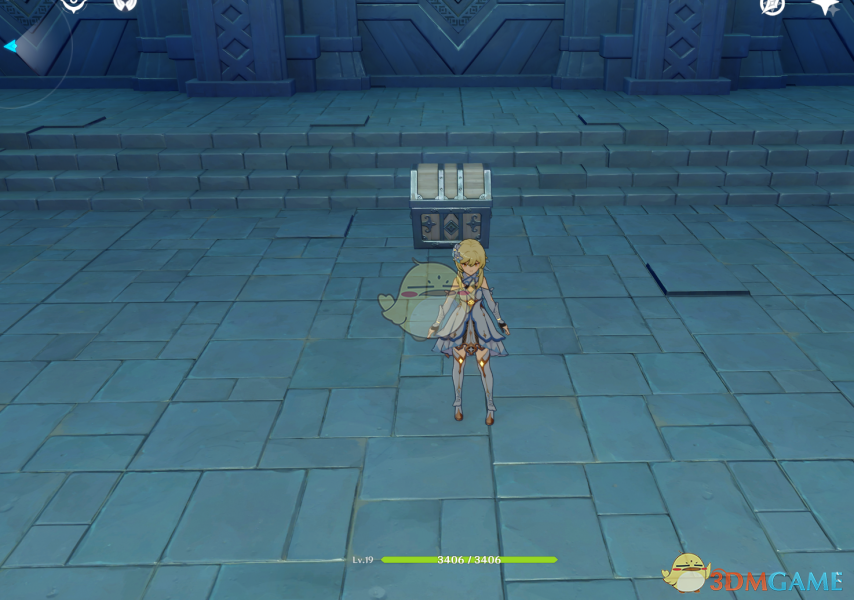Open the compass adventure icon
This screenshot has width=854, height=600.
[x=772, y=5]
